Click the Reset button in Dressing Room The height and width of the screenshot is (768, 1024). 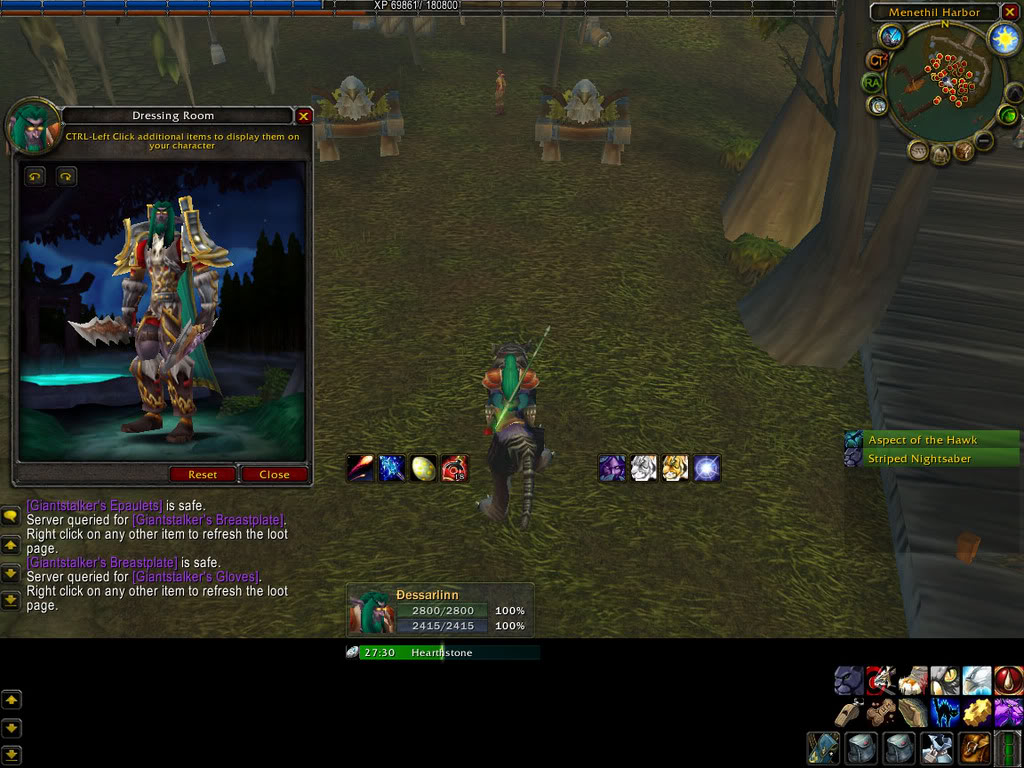tap(202, 474)
